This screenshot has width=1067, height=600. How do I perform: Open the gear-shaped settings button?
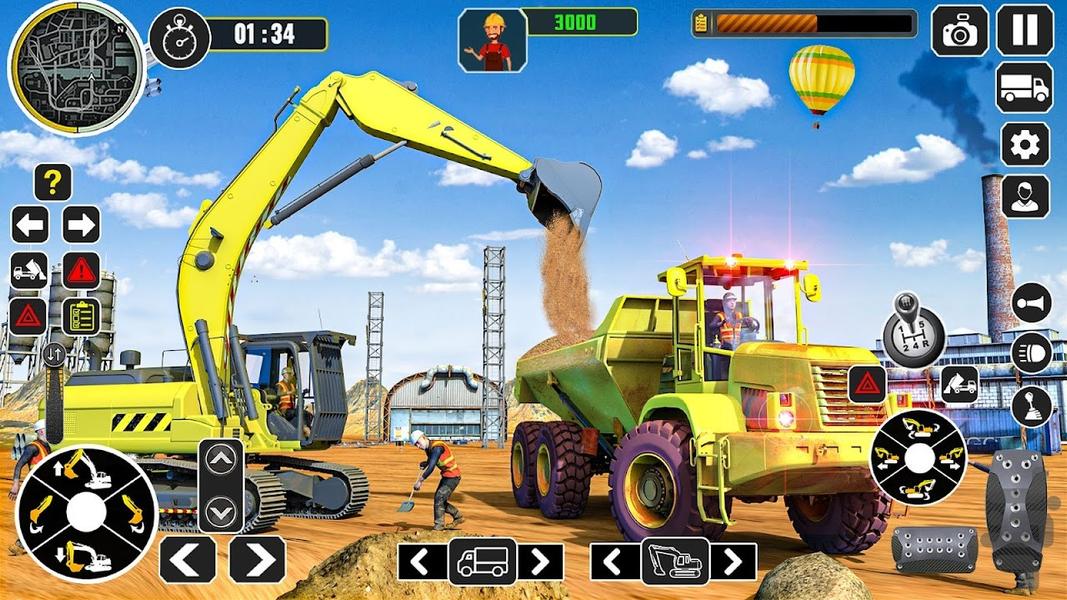click(1025, 145)
